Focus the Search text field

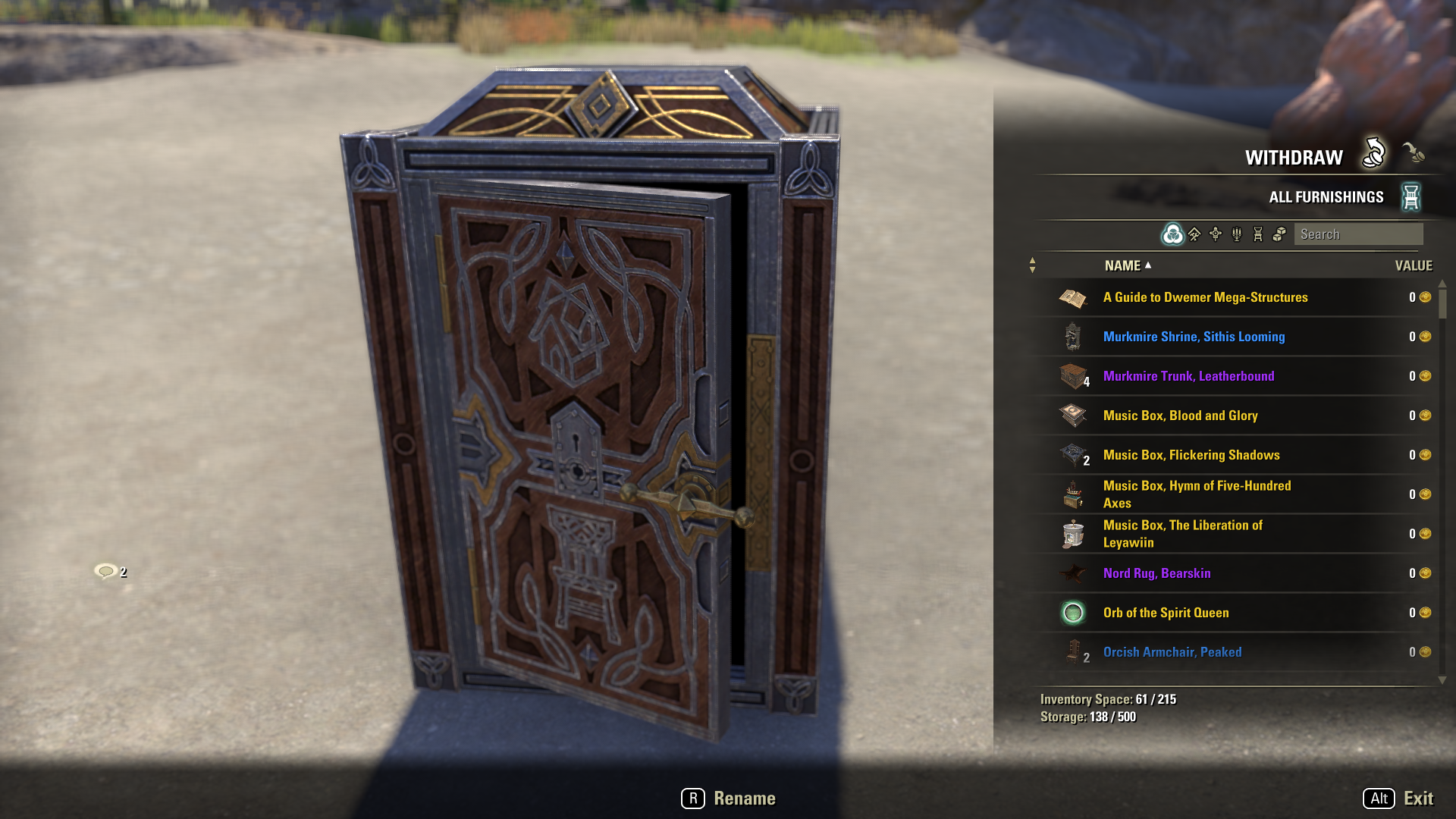(1357, 234)
